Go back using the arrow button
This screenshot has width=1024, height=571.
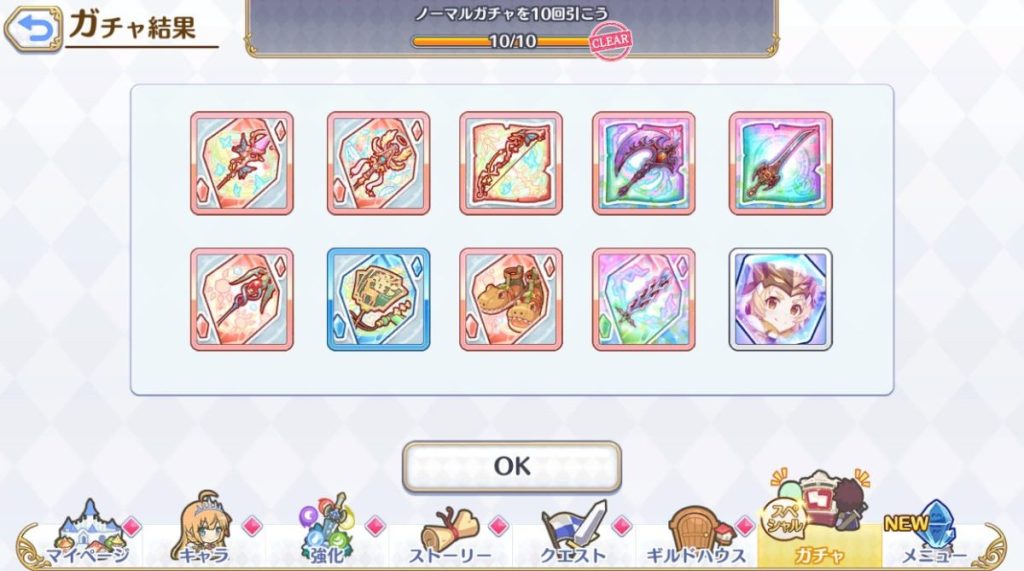coord(32,30)
